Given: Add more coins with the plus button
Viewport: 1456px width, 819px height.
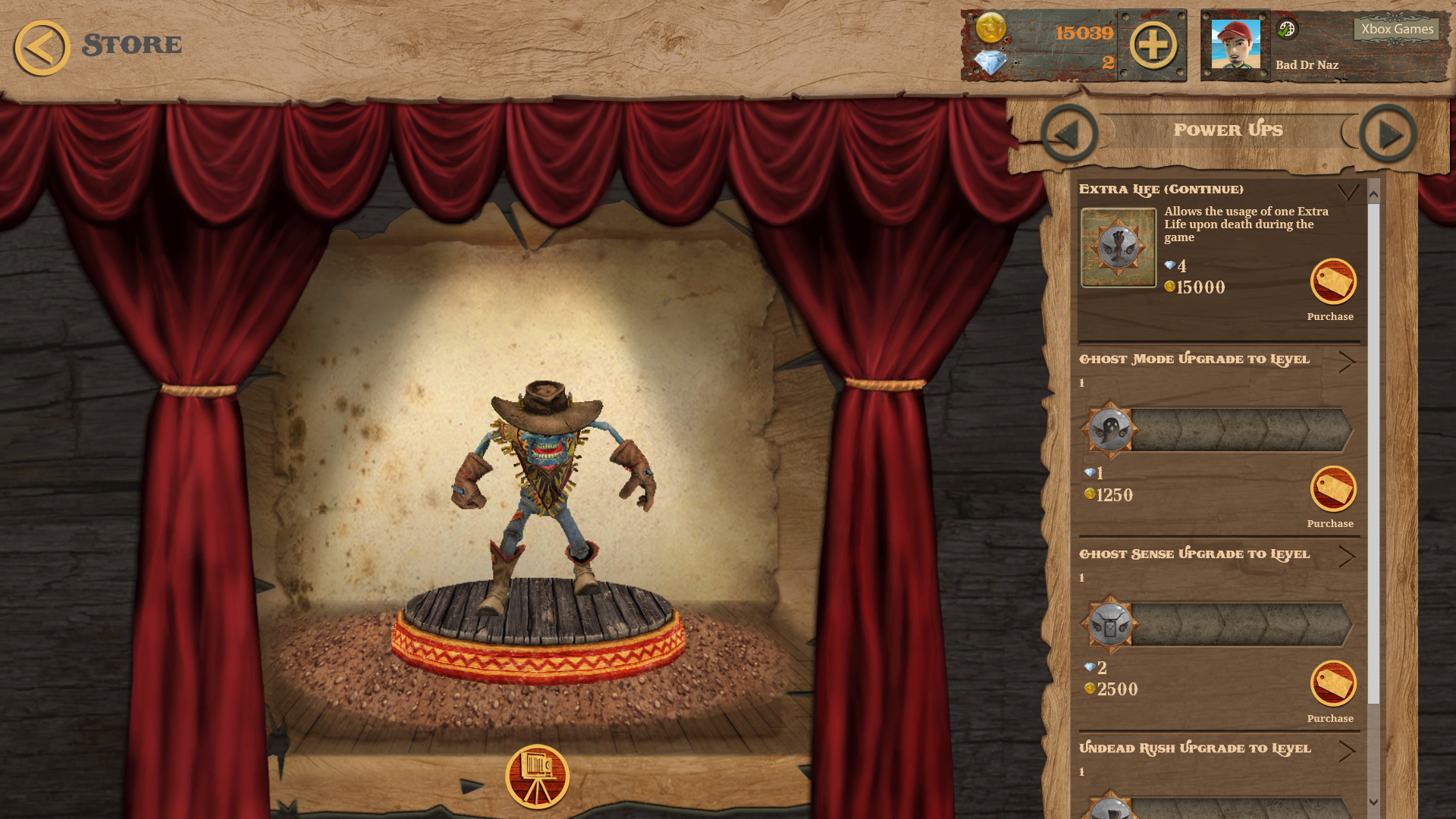Looking at the screenshot, I should (1153, 45).
